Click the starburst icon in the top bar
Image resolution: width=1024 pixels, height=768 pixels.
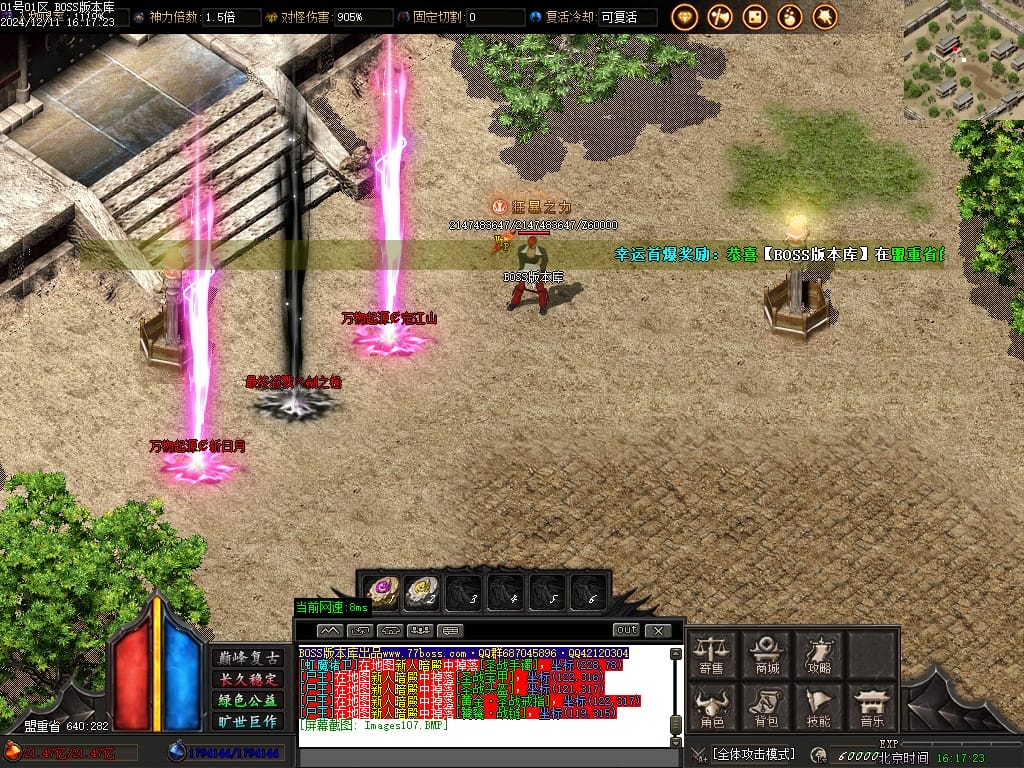(x=825, y=17)
